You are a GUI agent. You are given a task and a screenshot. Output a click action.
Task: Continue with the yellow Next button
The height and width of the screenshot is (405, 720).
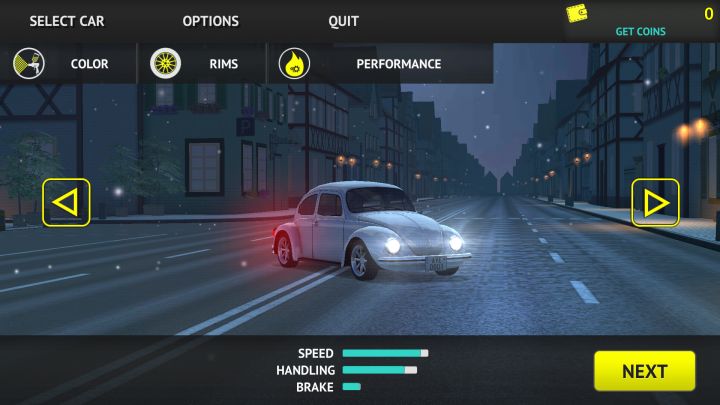pos(644,371)
